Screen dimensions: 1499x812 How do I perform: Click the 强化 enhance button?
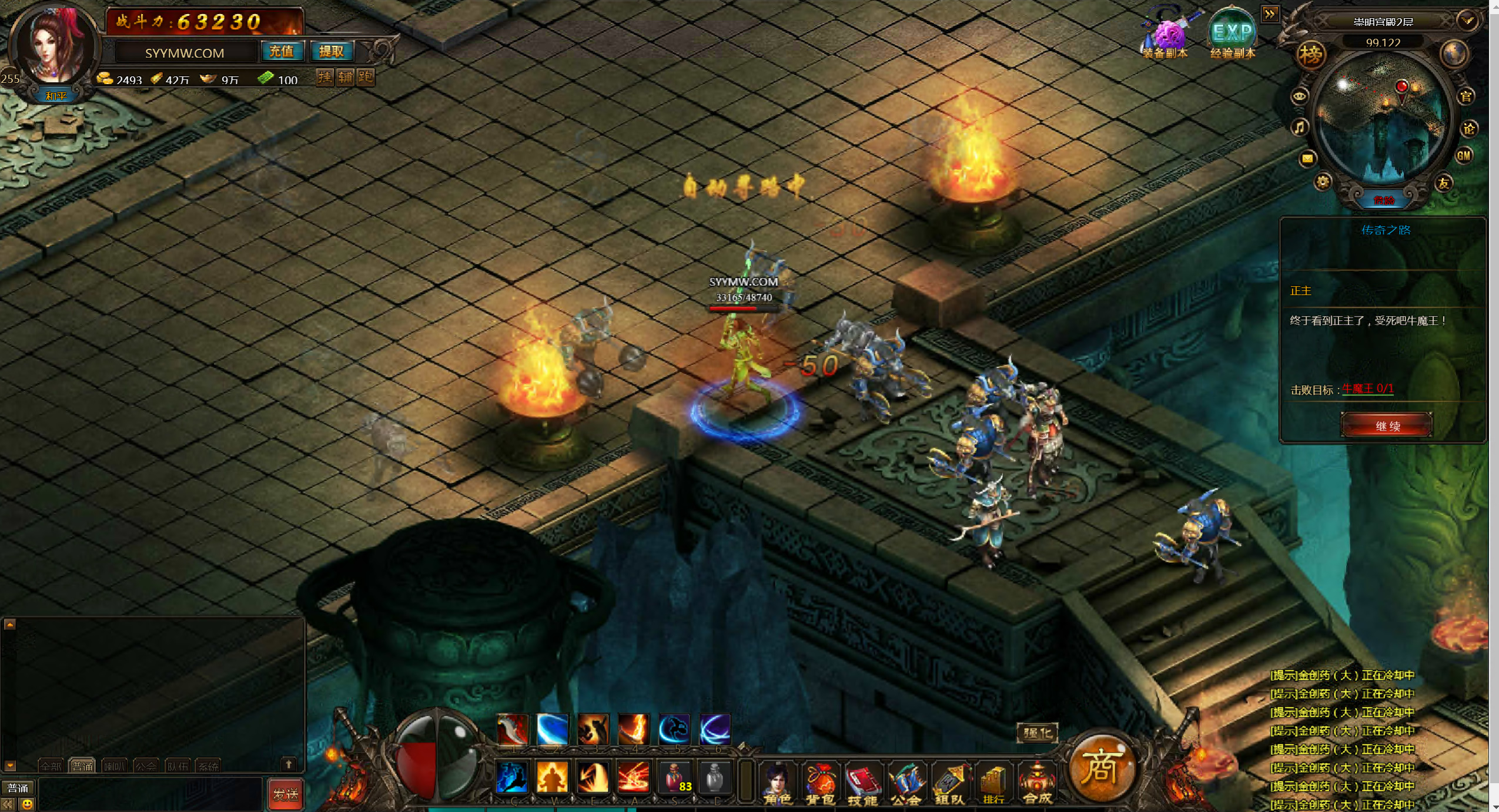[x=1037, y=733]
